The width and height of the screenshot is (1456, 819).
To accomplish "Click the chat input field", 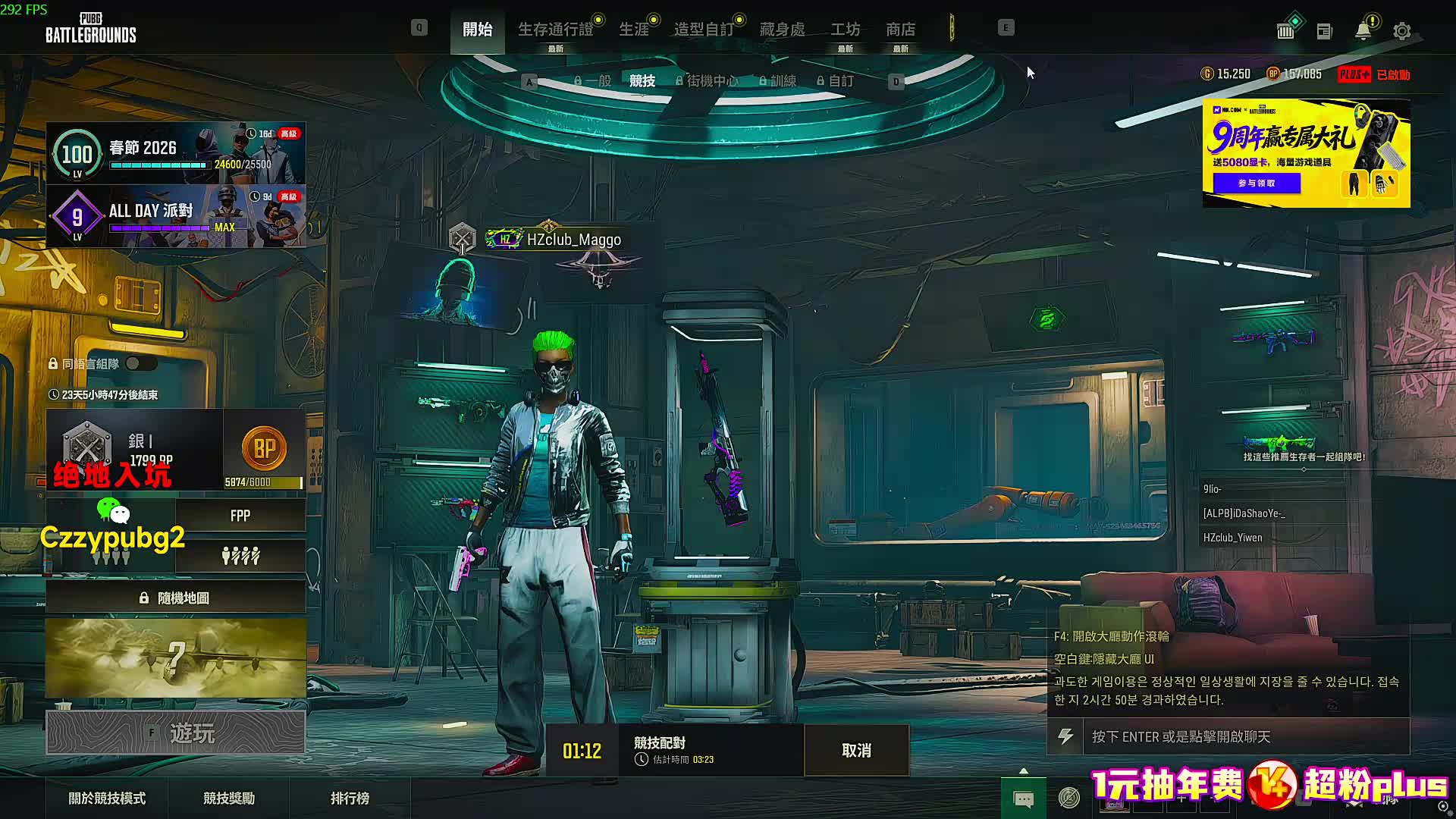I will tap(1244, 736).
